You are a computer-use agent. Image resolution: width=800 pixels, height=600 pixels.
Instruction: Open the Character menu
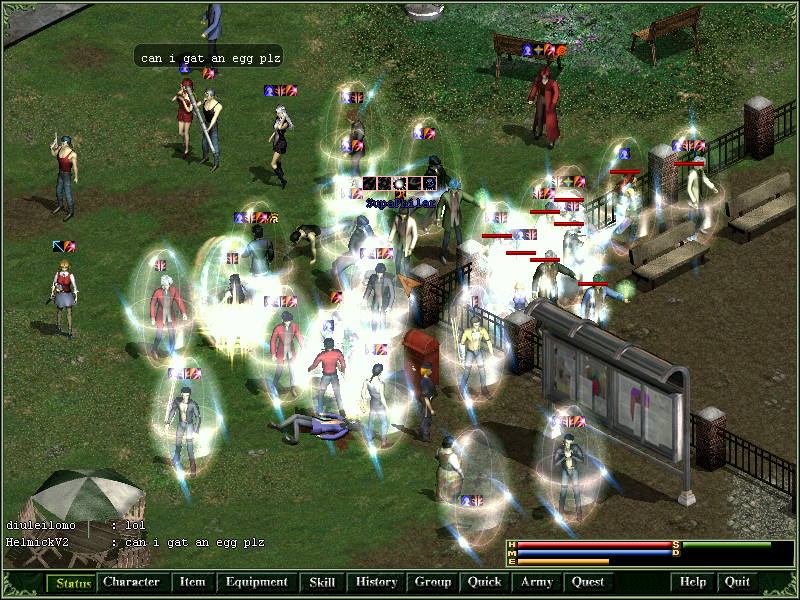point(131,582)
